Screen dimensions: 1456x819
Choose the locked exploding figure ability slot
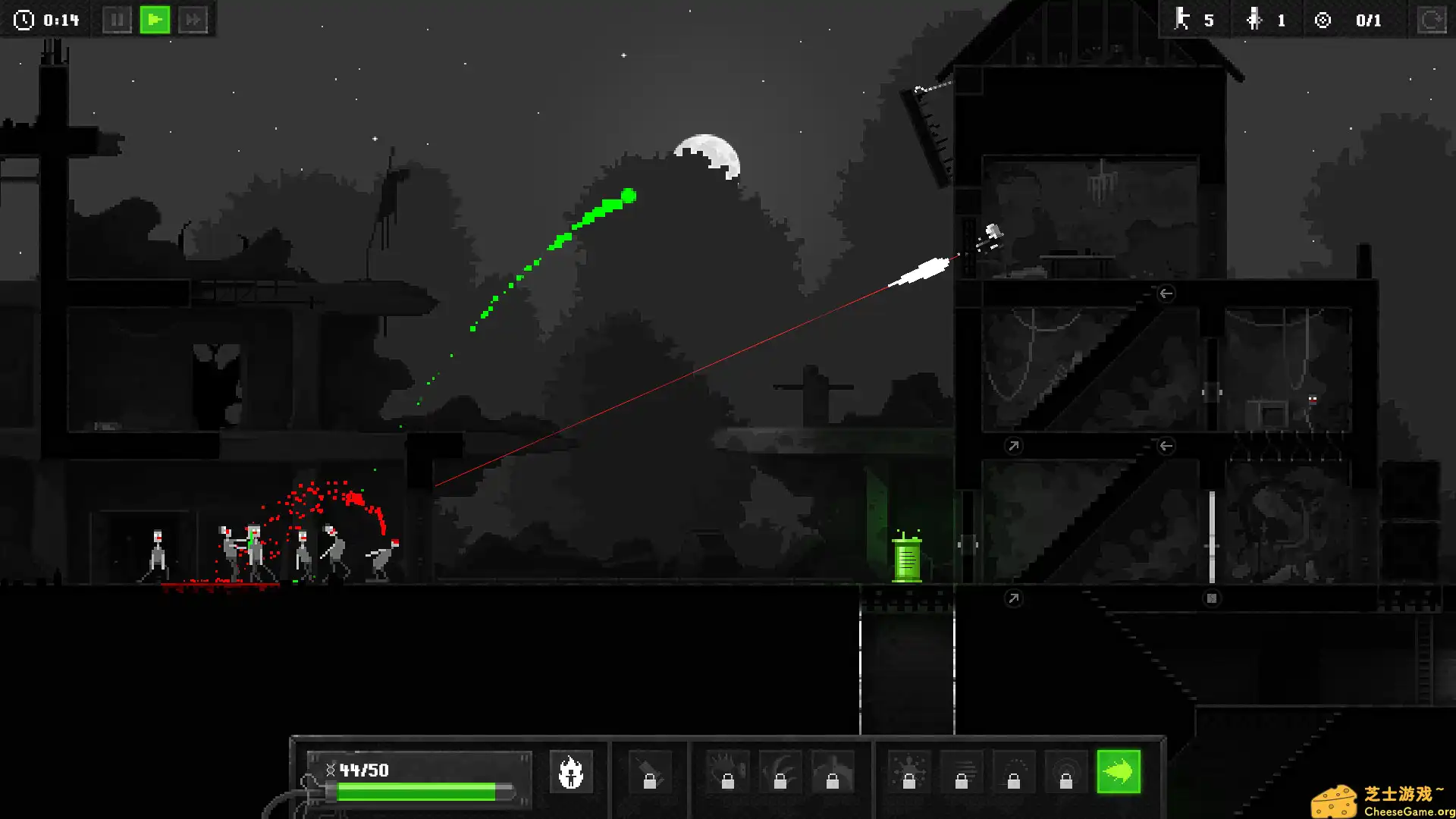[908, 772]
